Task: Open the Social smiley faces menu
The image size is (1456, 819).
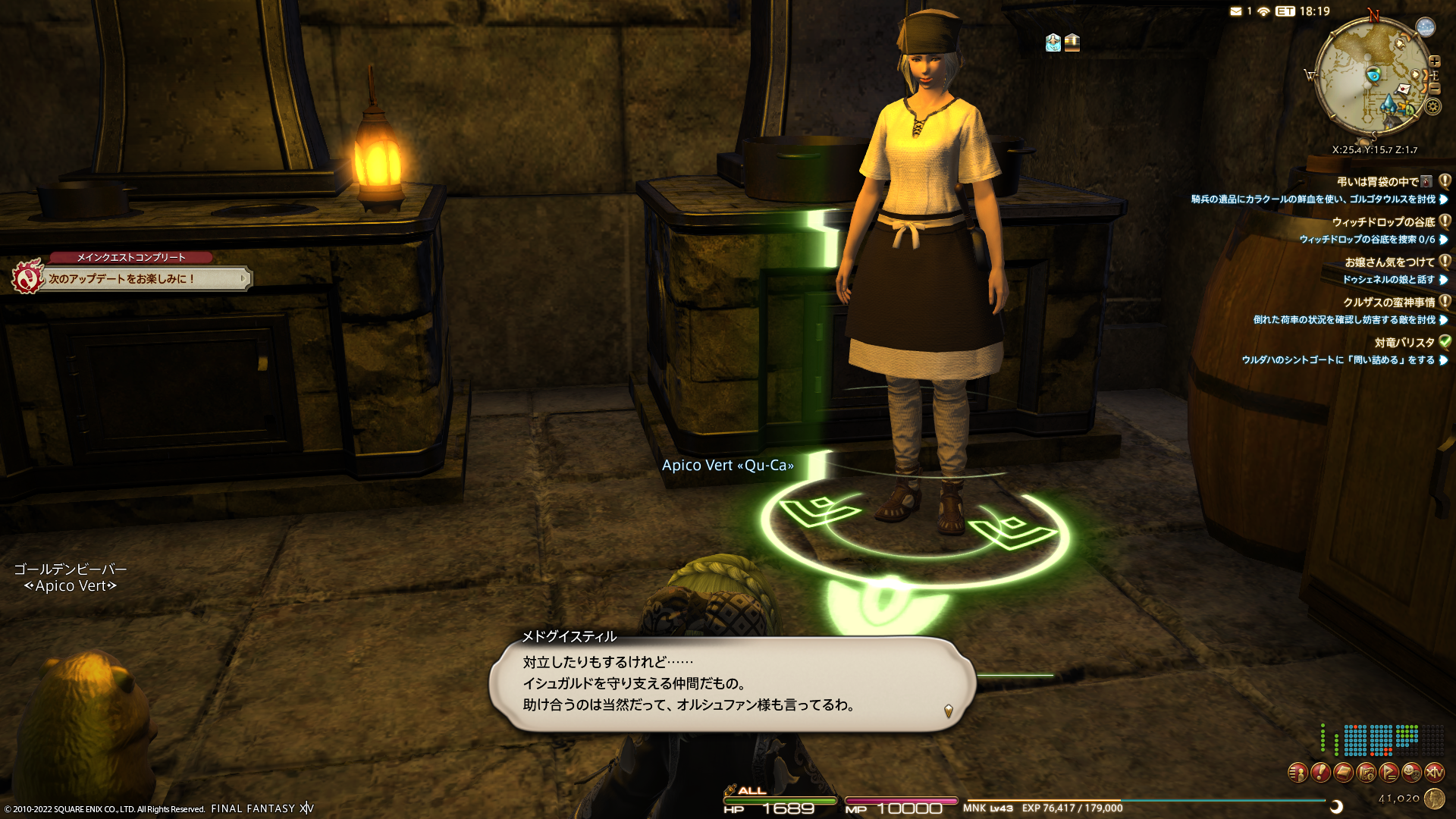Action: pyautogui.click(x=1411, y=773)
